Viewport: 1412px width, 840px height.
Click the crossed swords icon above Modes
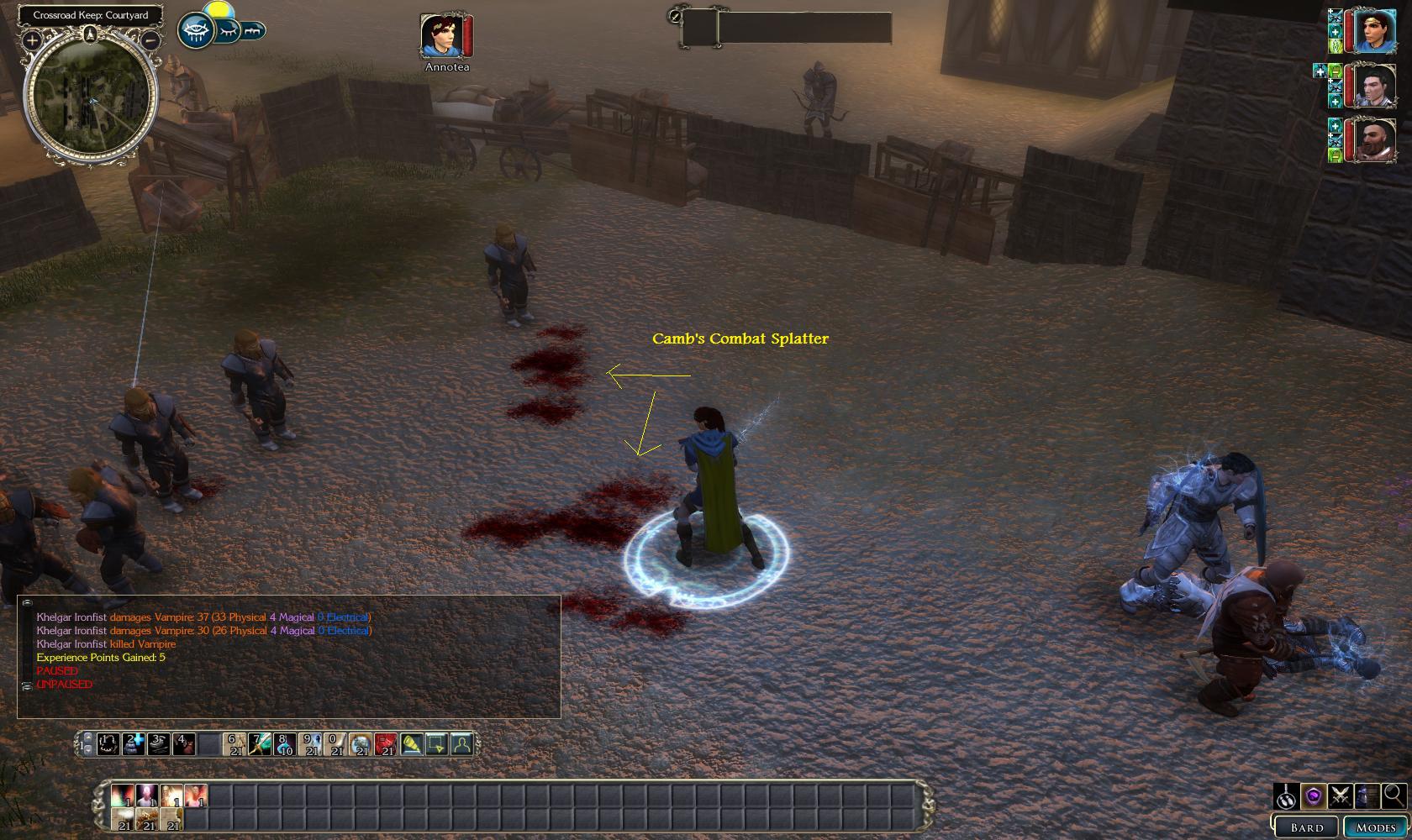pos(1340,795)
